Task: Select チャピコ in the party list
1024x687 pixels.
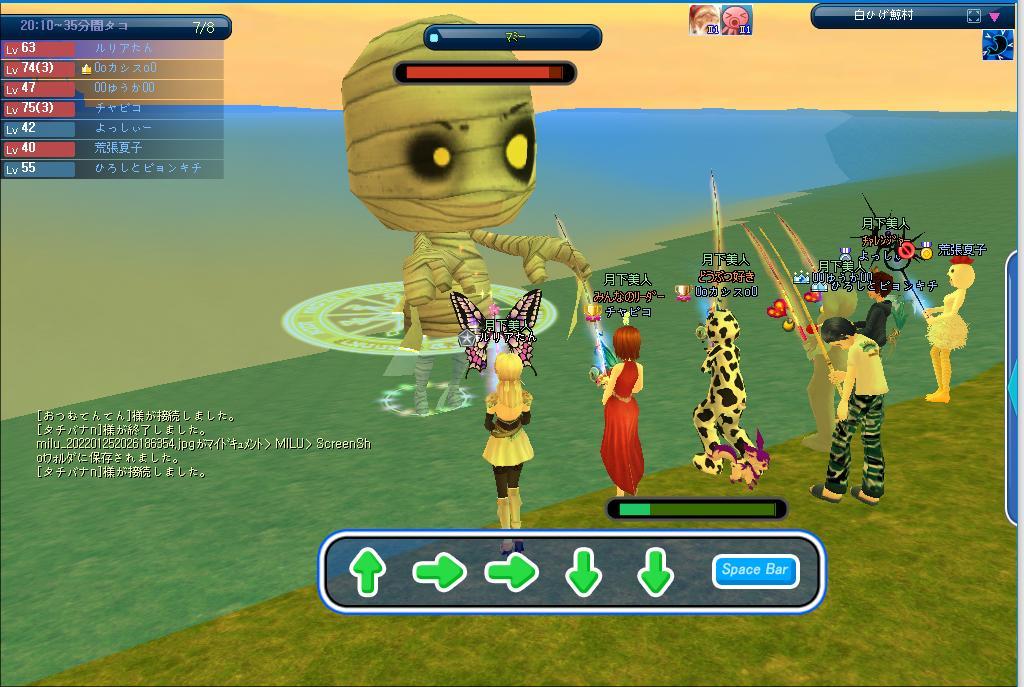Action: [x=112, y=108]
